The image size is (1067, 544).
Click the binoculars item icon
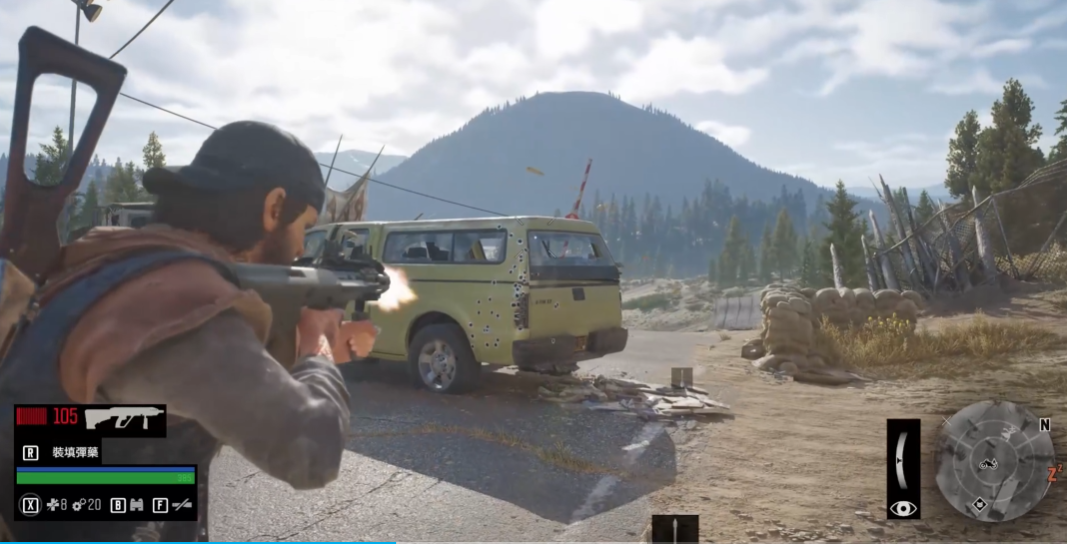pyautogui.click(x=137, y=505)
